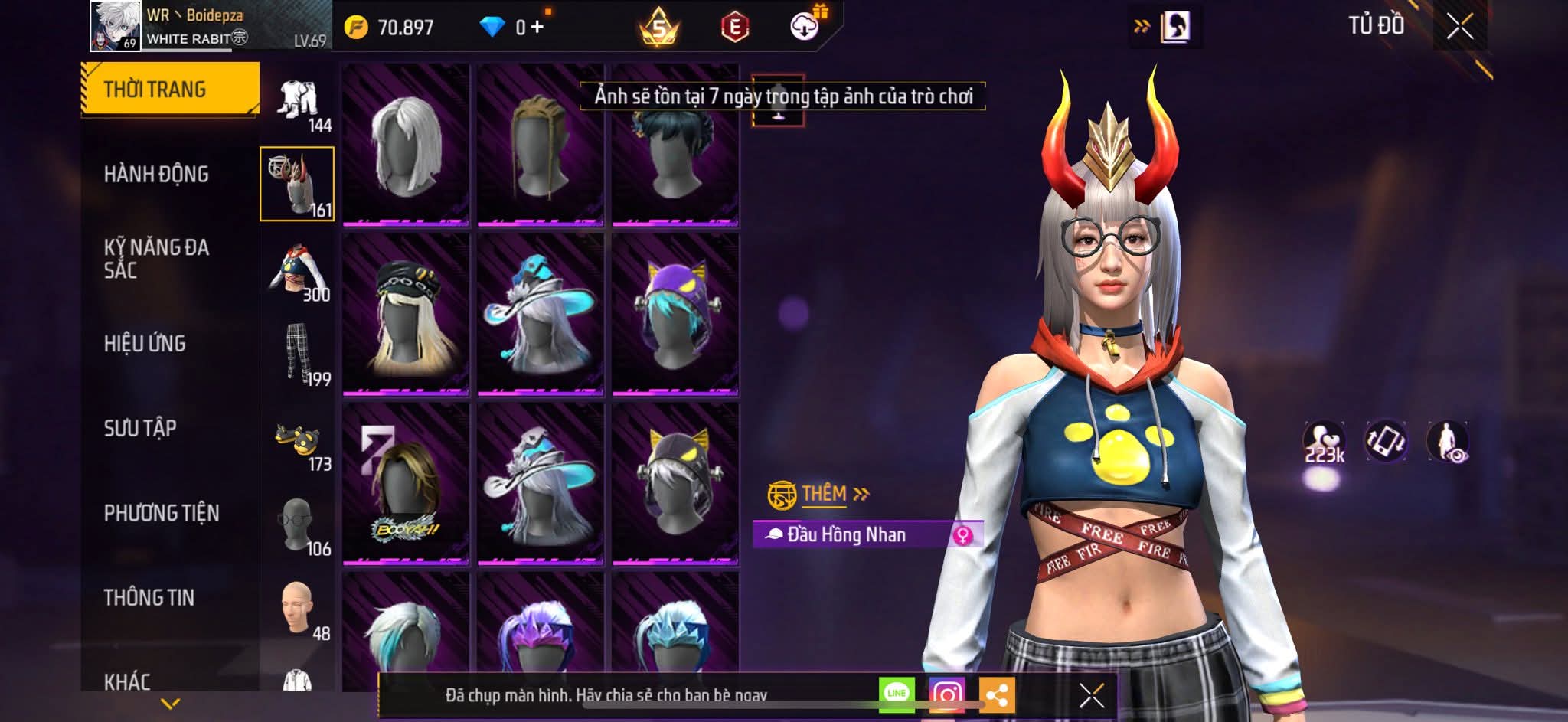This screenshot has height=722, width=1568.
Task: Show the Thông Tin tab
Action: tap(149, 597)
